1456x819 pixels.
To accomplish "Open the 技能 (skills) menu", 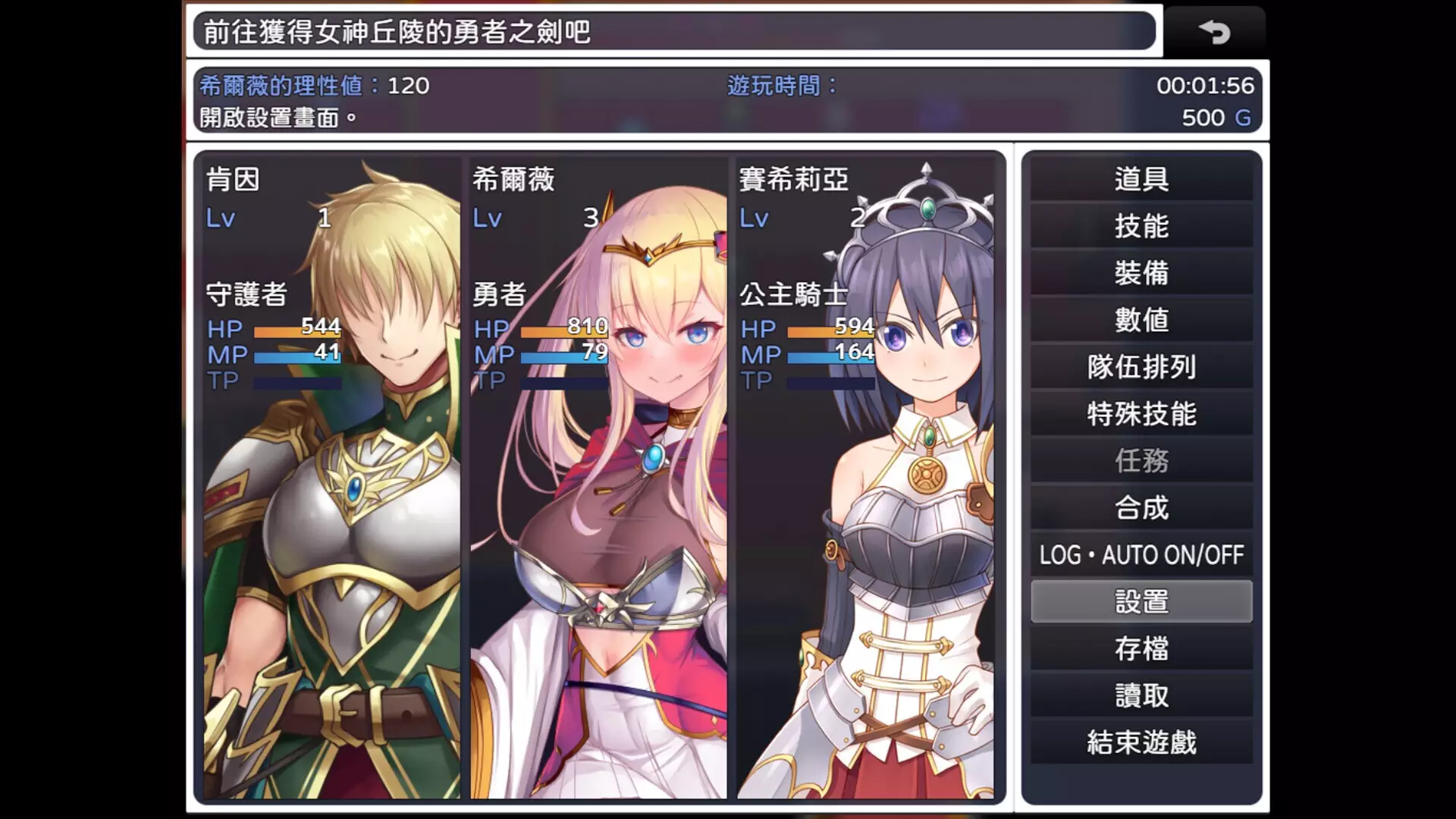I will 1144,227.
